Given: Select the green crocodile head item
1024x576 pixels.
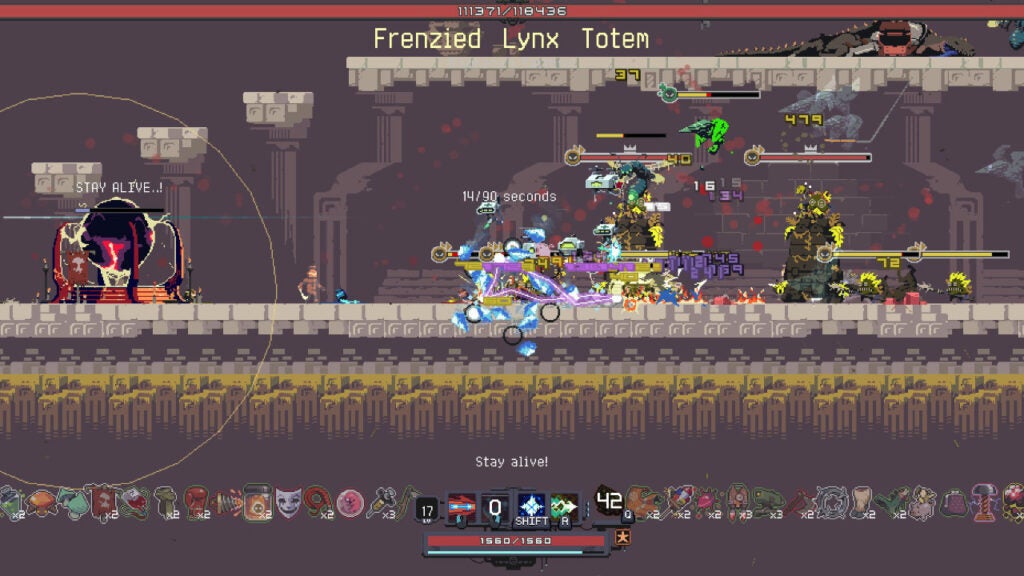Looking at the screenshot, I should [768, 500].
